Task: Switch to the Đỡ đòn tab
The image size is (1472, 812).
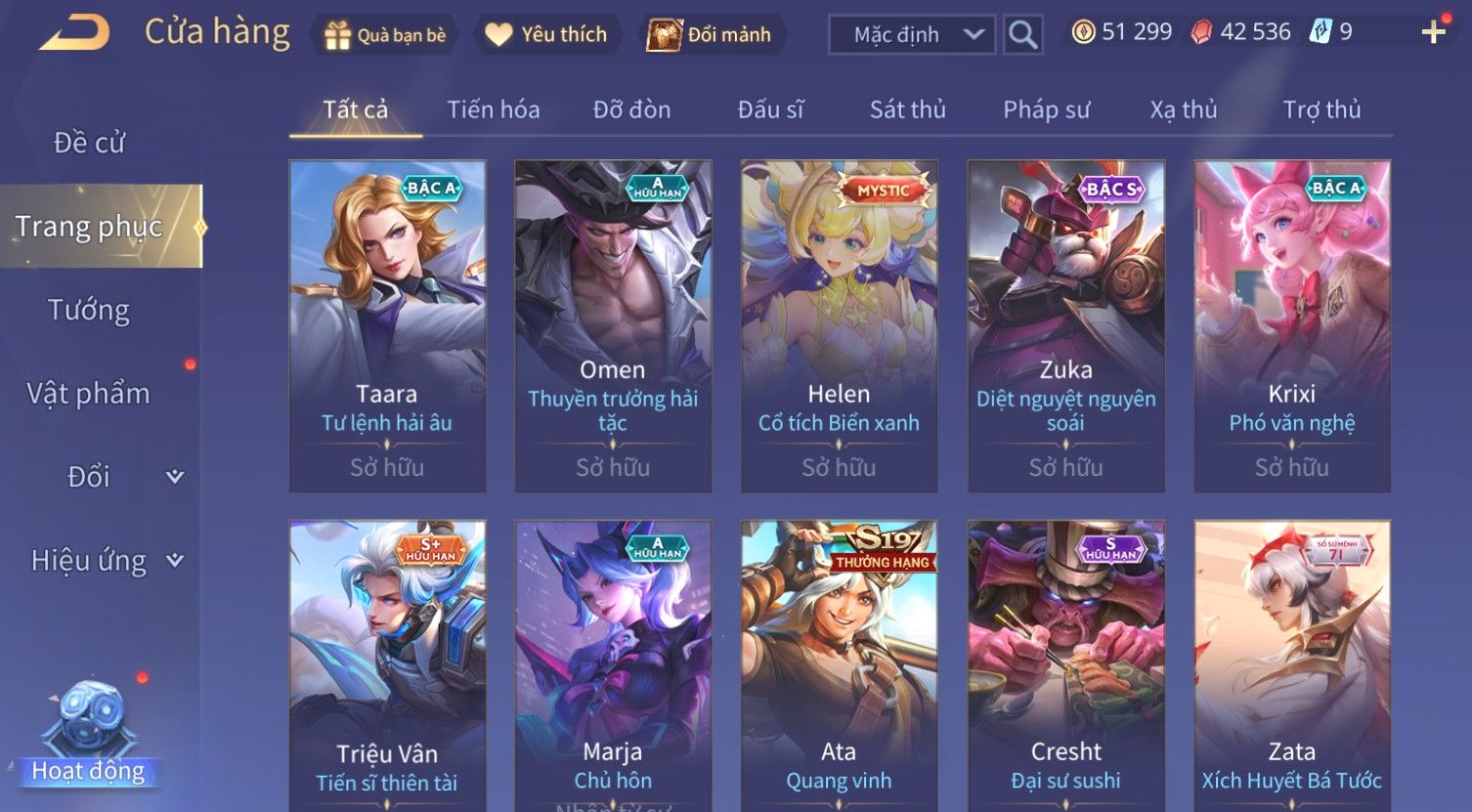Action: click(631, 109)
